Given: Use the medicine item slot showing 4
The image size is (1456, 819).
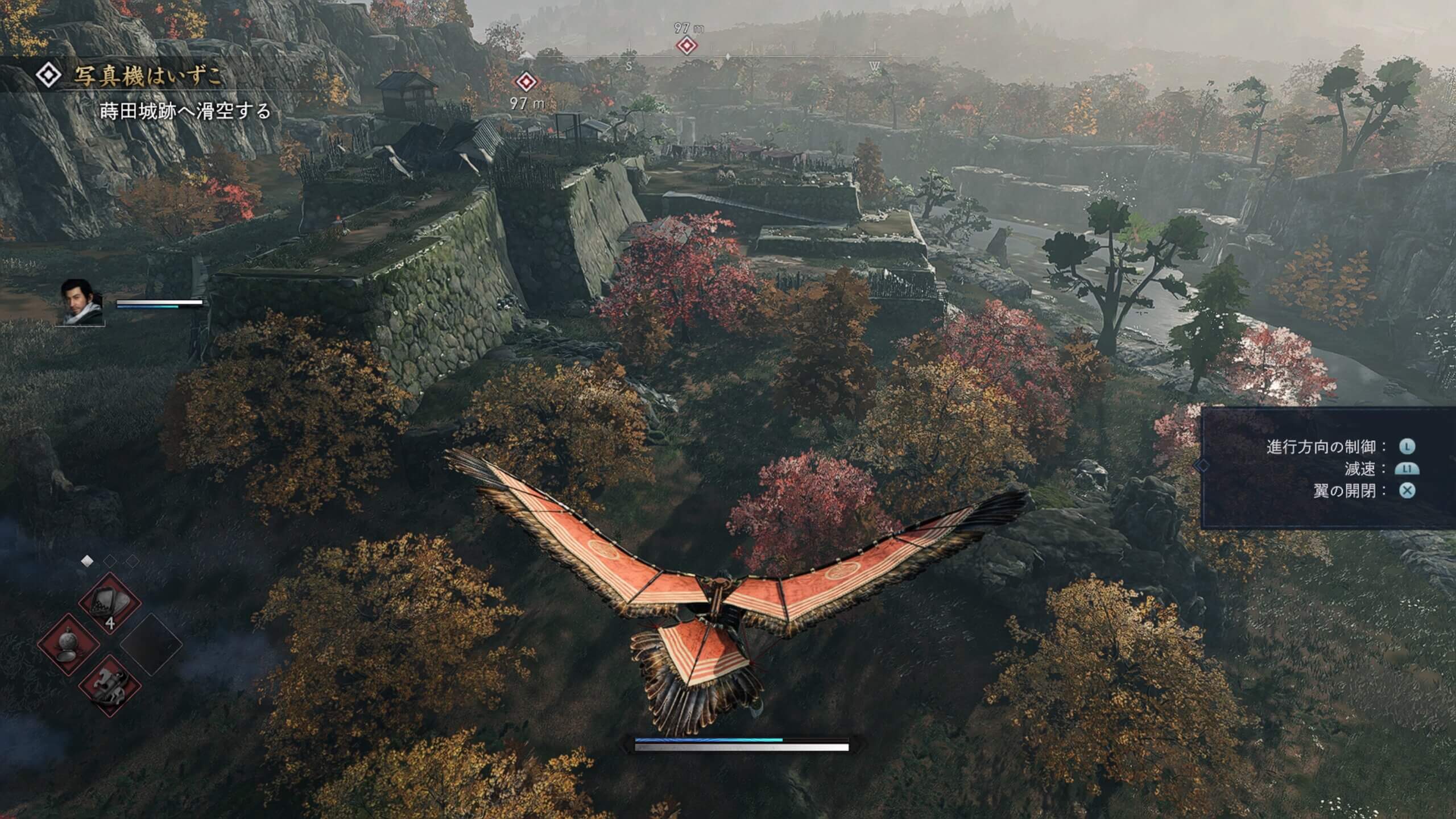Looking at the screenshot, I should 109,603.
